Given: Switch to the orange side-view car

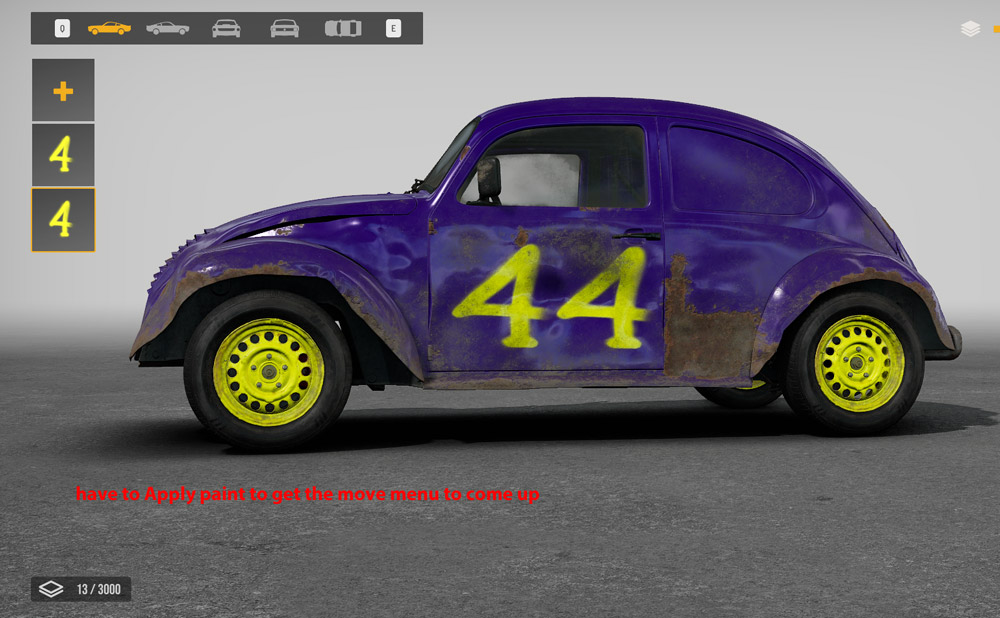Looking at the screenshot, I should pyautogui.click(x=109, y=28).
